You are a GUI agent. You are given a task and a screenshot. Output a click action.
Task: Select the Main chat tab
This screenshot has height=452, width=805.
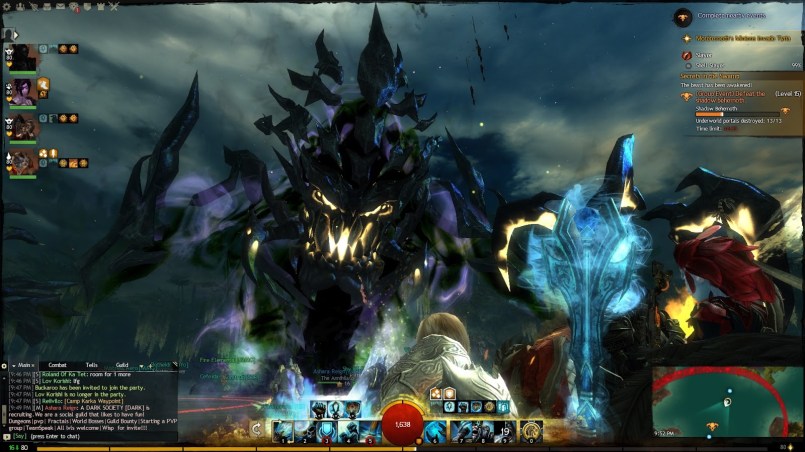pyautogui.click(x=26, y=365)
